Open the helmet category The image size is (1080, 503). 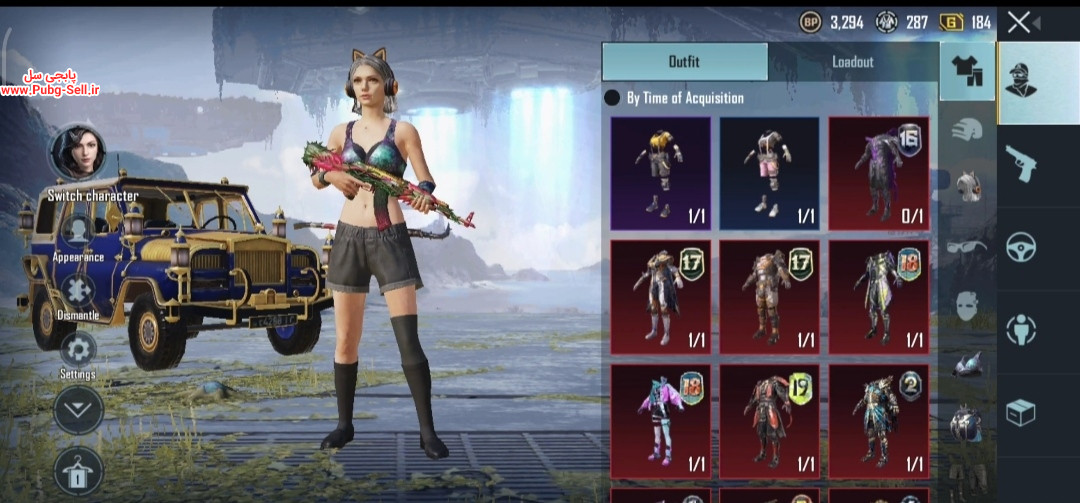[966, 130]
